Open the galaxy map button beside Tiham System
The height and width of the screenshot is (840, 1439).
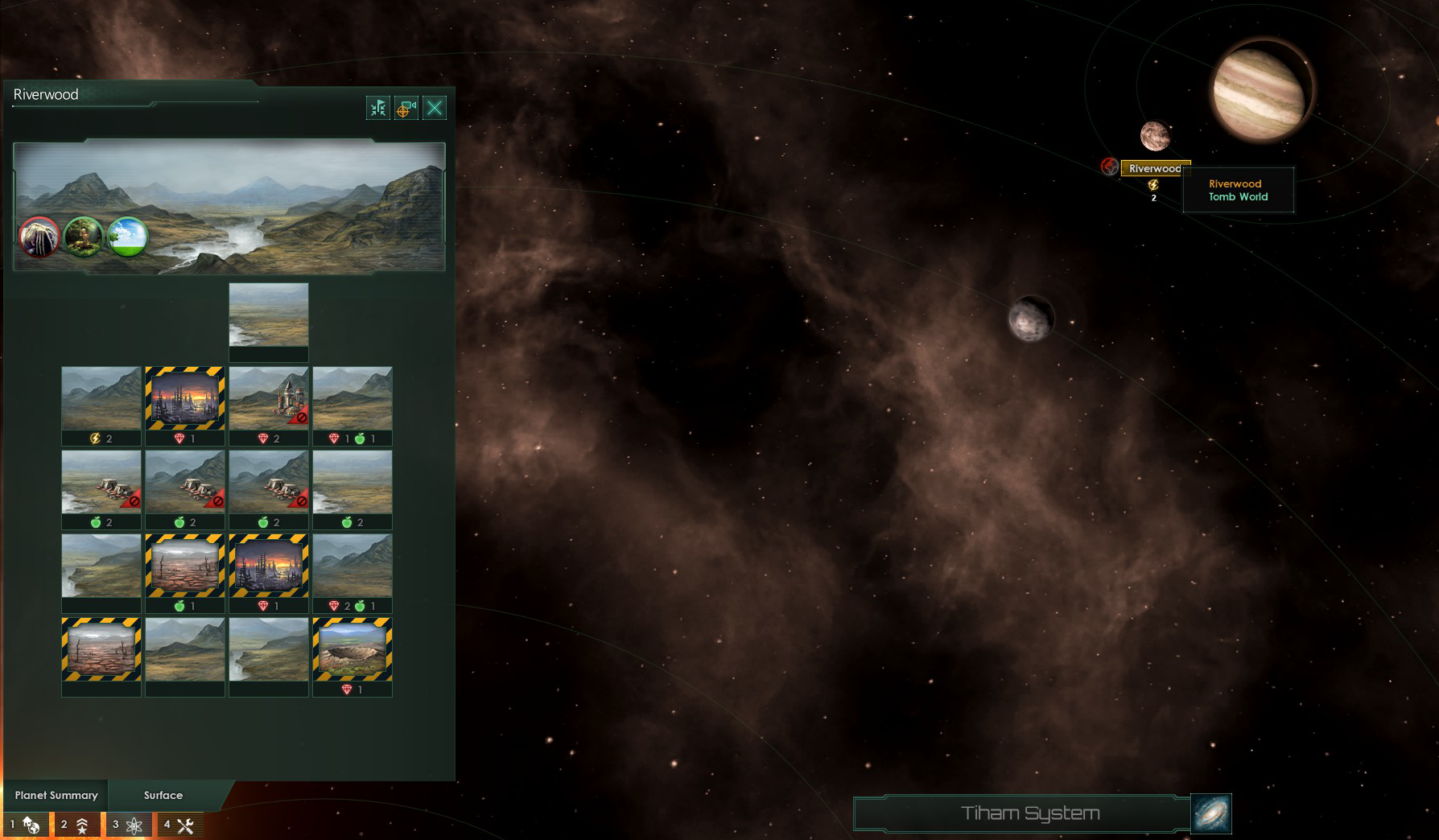click(1211, 813)
